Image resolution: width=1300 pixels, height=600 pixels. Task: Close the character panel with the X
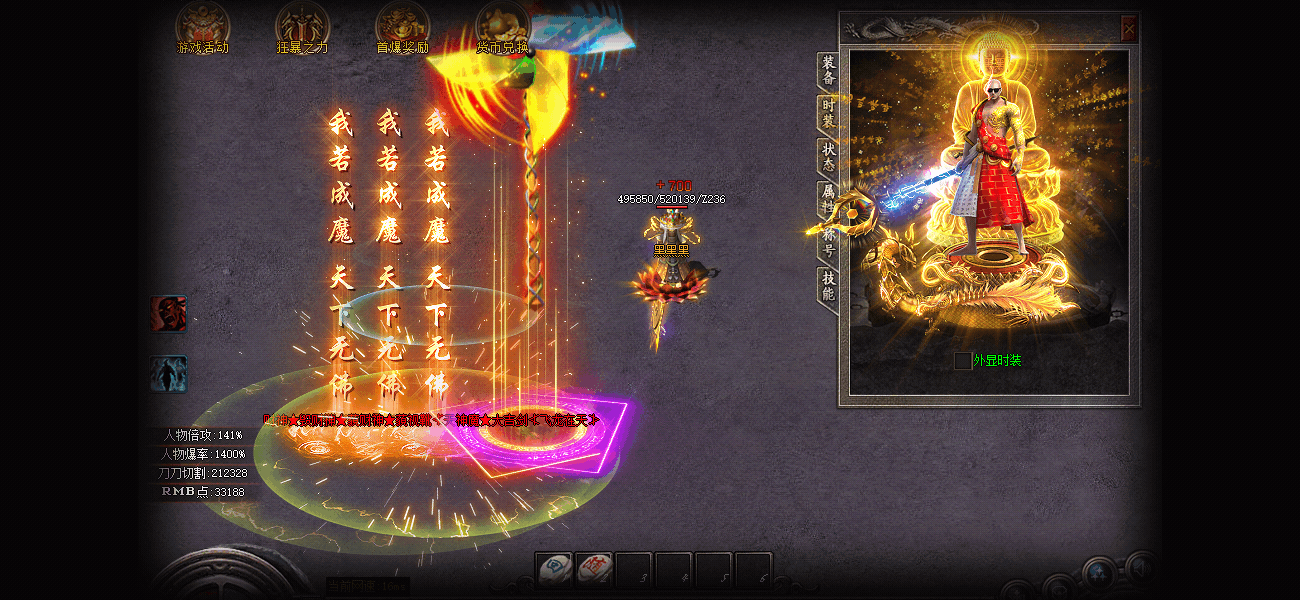point(1129,29)
